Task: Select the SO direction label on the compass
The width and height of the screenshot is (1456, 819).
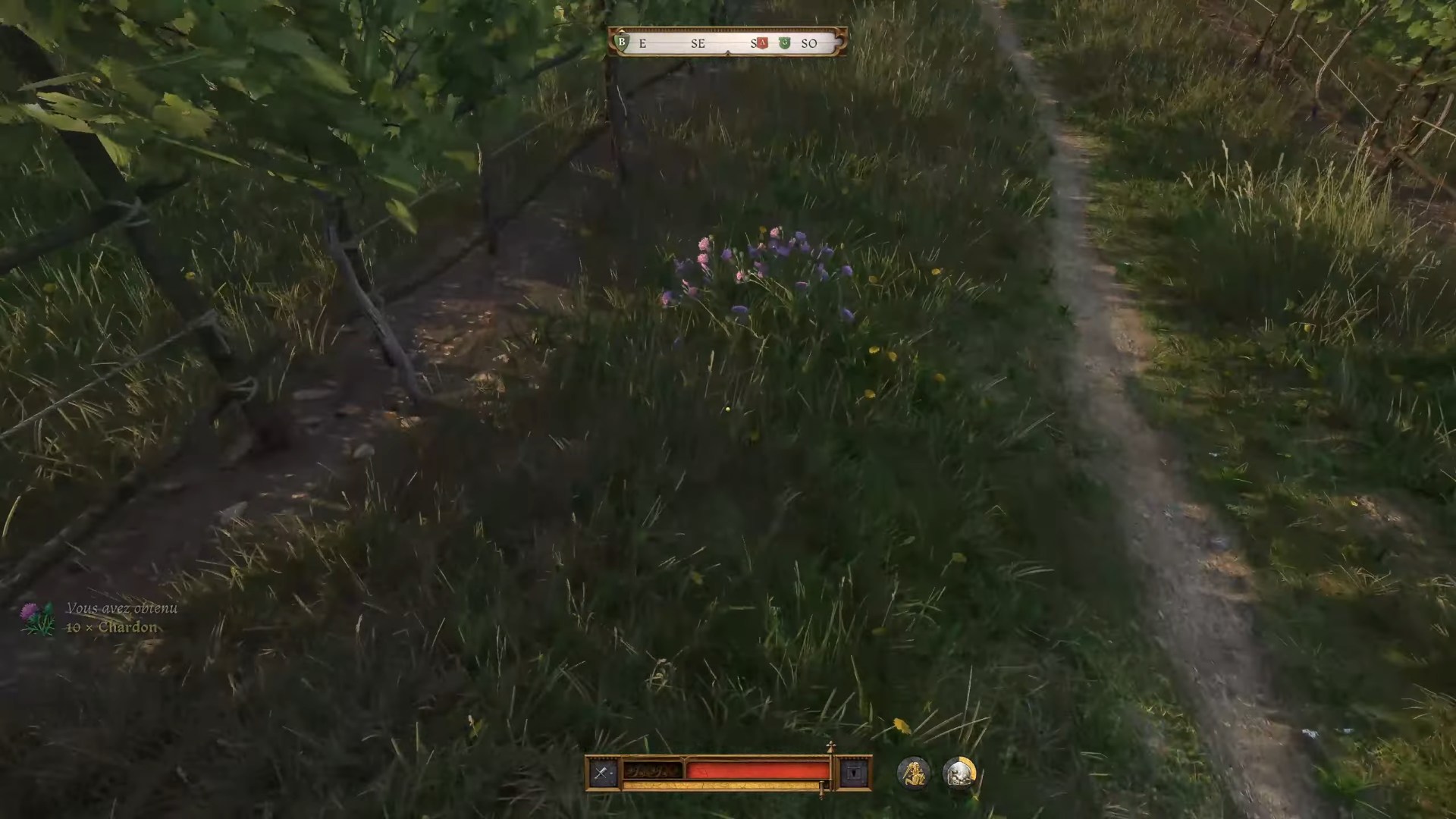Action: pyautogui.click(x=810, y=43)
